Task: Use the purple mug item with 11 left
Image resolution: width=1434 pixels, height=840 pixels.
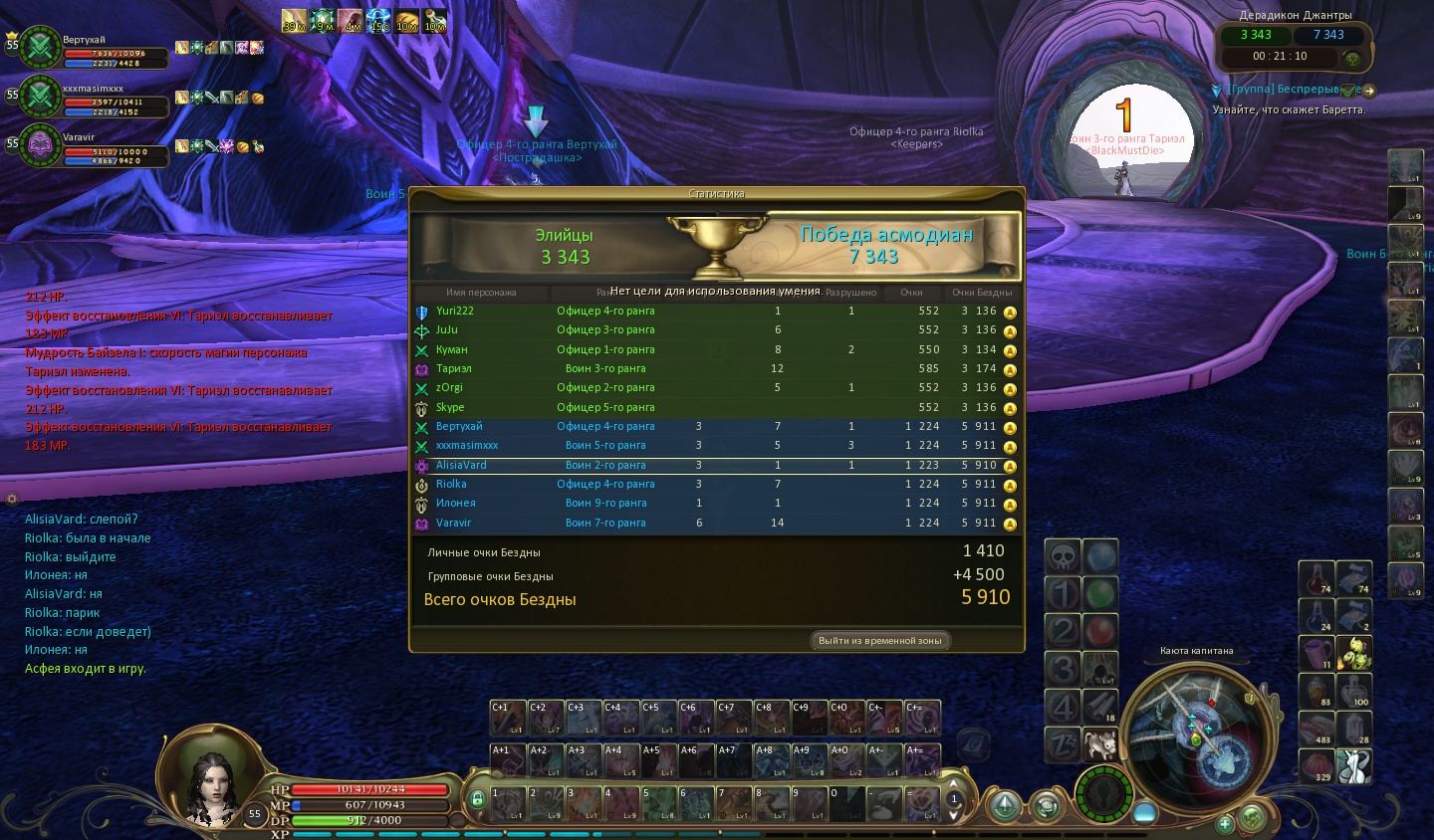Action: point(1316,654)
